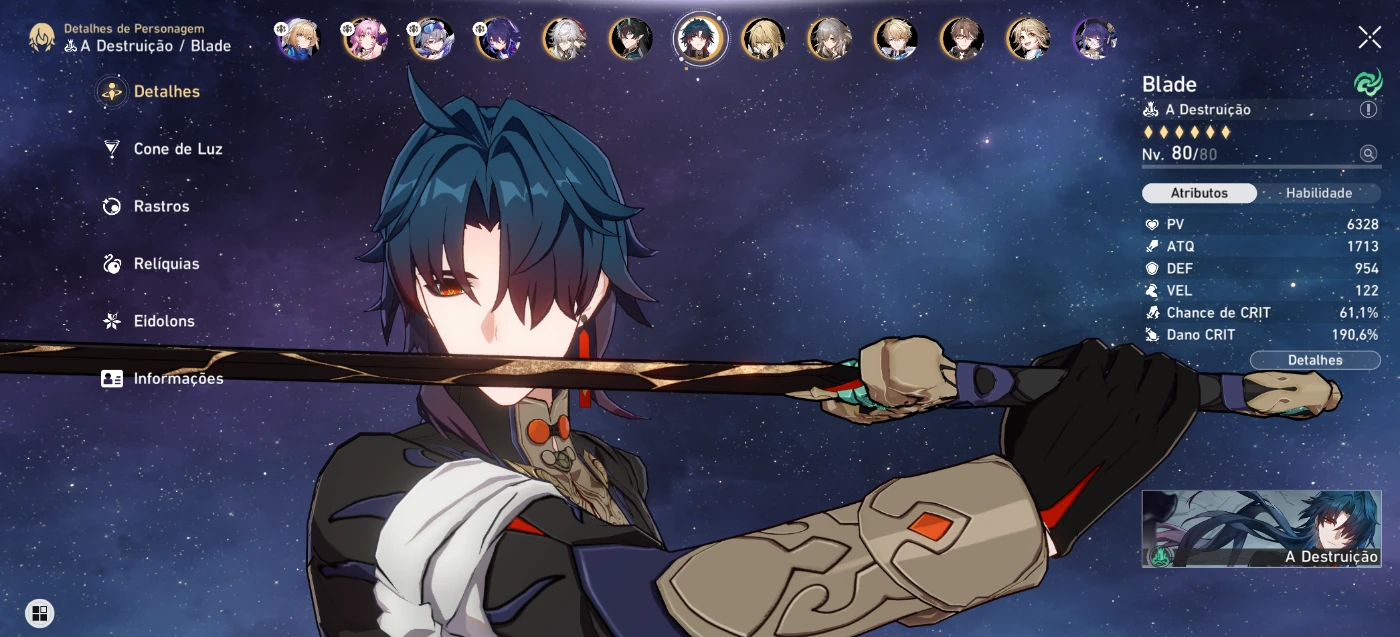
Task: Select the Atributos tab
Action: point(1199,193)
